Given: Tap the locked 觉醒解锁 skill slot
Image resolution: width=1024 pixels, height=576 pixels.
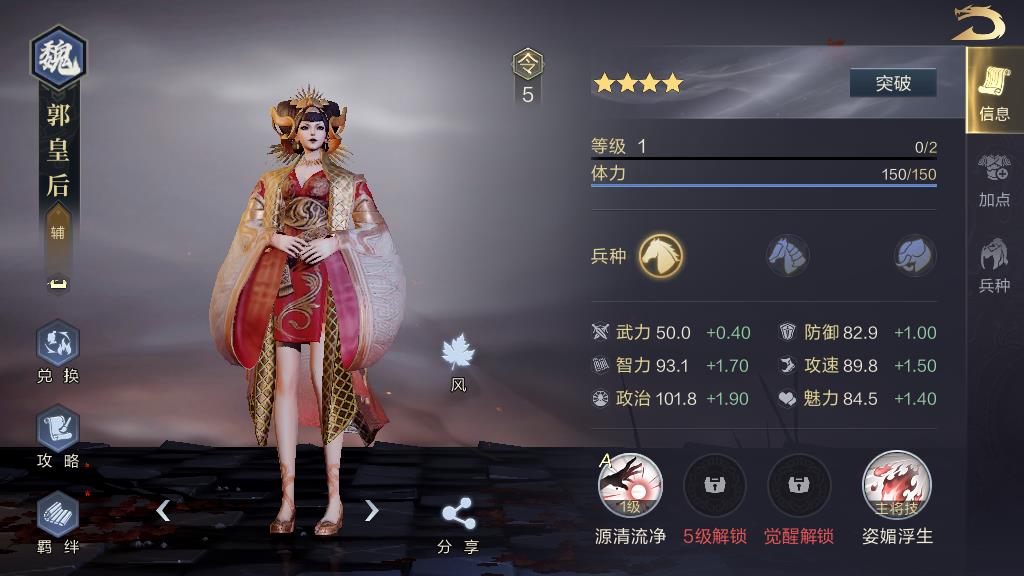Looking at the screenshot, I should [x=798, y=486].
